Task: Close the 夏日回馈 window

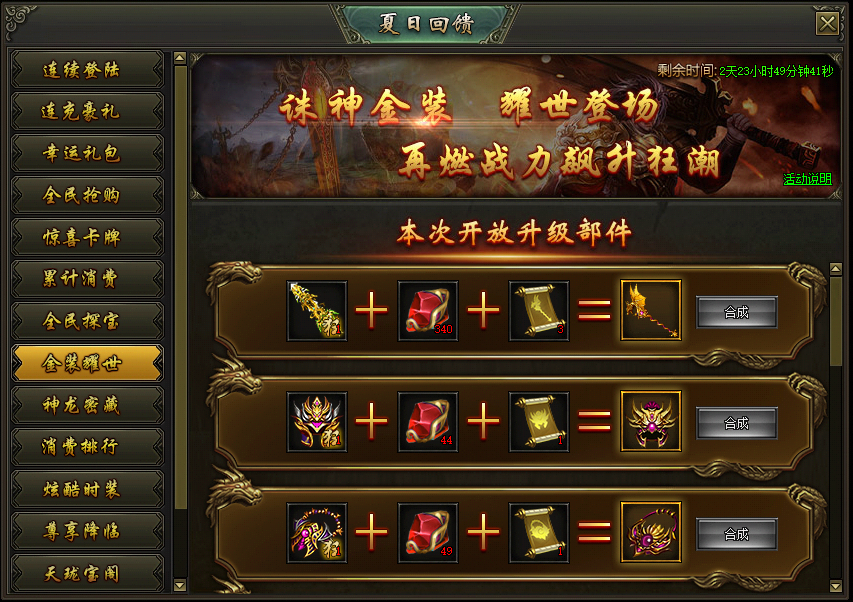Action: pos(827,24)
